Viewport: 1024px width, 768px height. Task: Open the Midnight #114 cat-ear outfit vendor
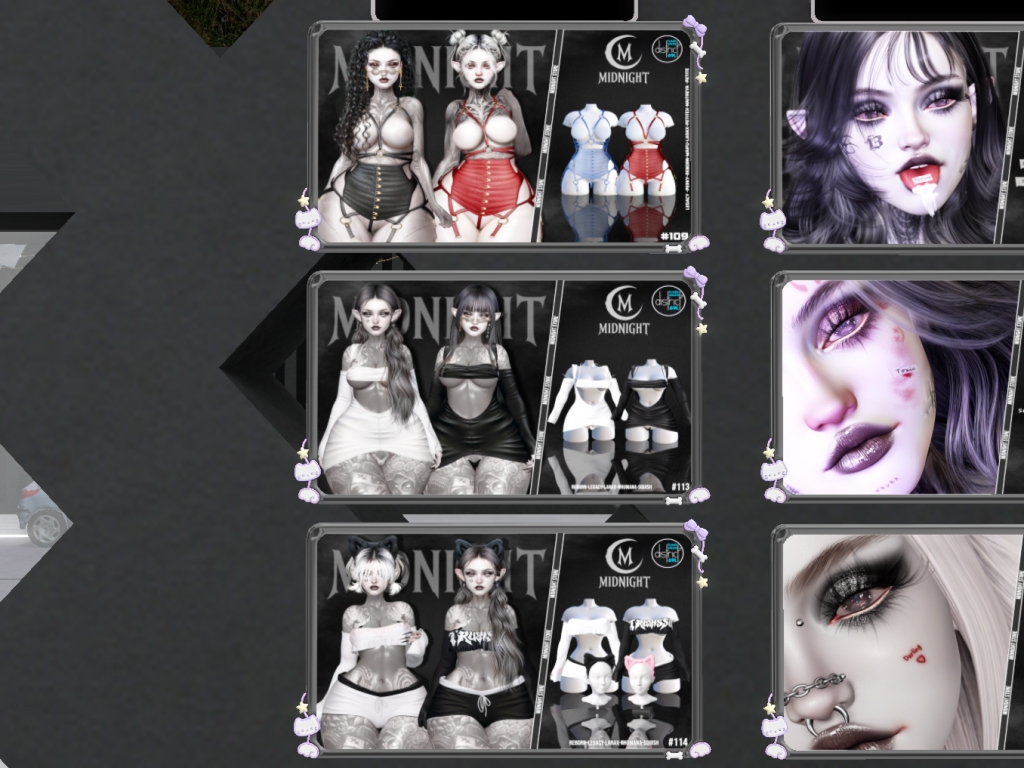coord(504,640)
